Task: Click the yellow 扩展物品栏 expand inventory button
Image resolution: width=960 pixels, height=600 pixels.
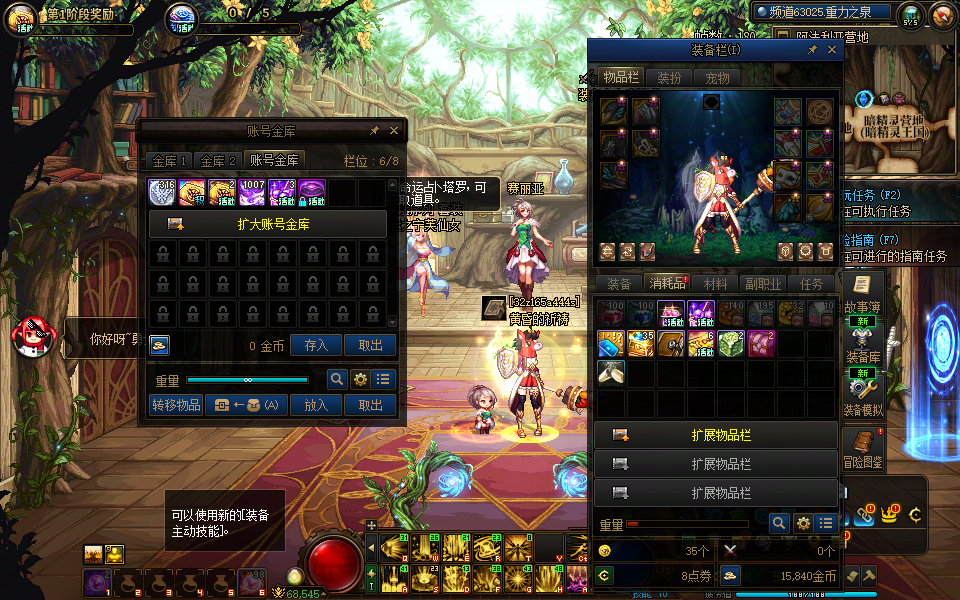Action: coord(716,435)
